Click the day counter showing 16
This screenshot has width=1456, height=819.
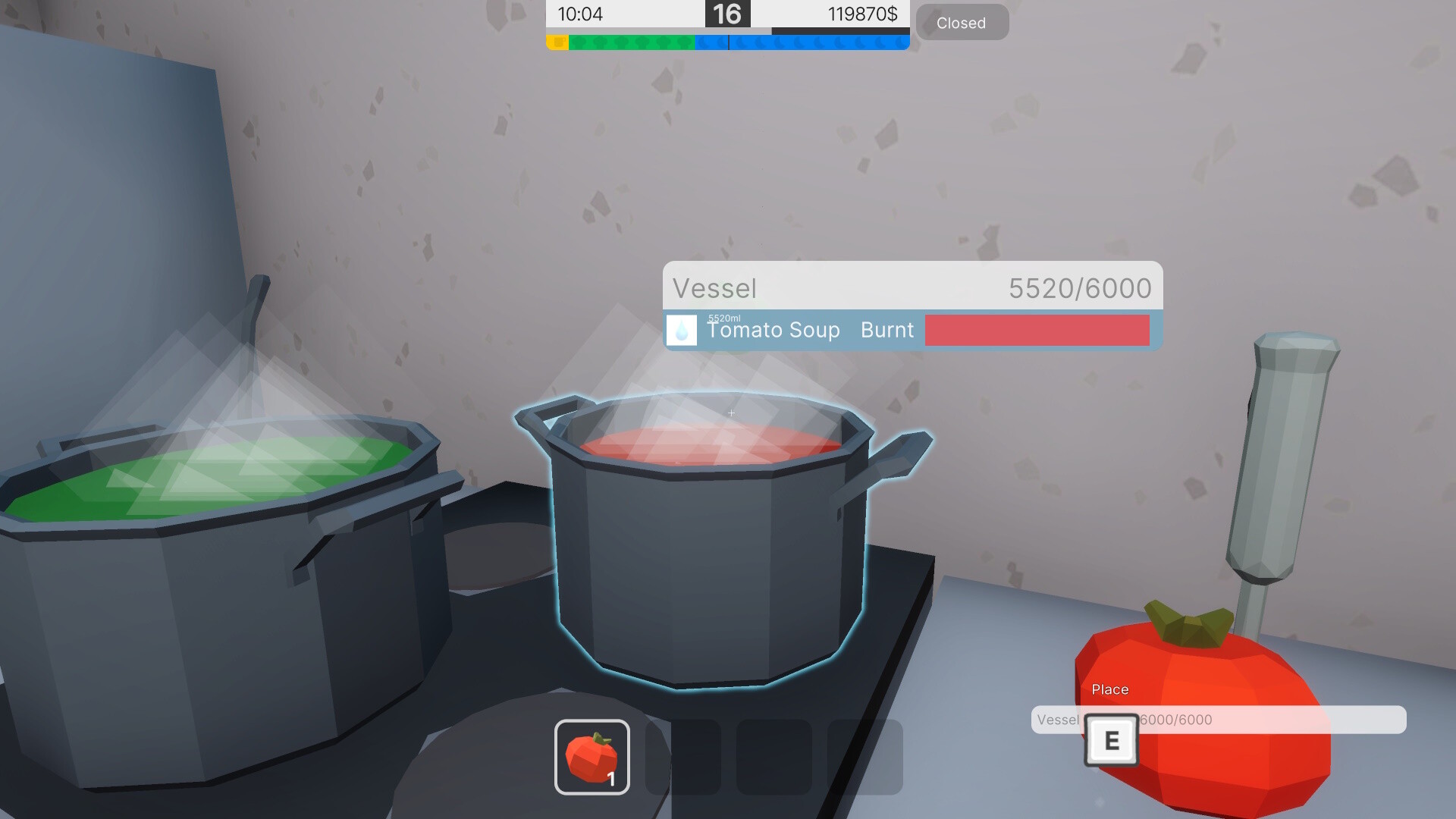coord(727,14)
